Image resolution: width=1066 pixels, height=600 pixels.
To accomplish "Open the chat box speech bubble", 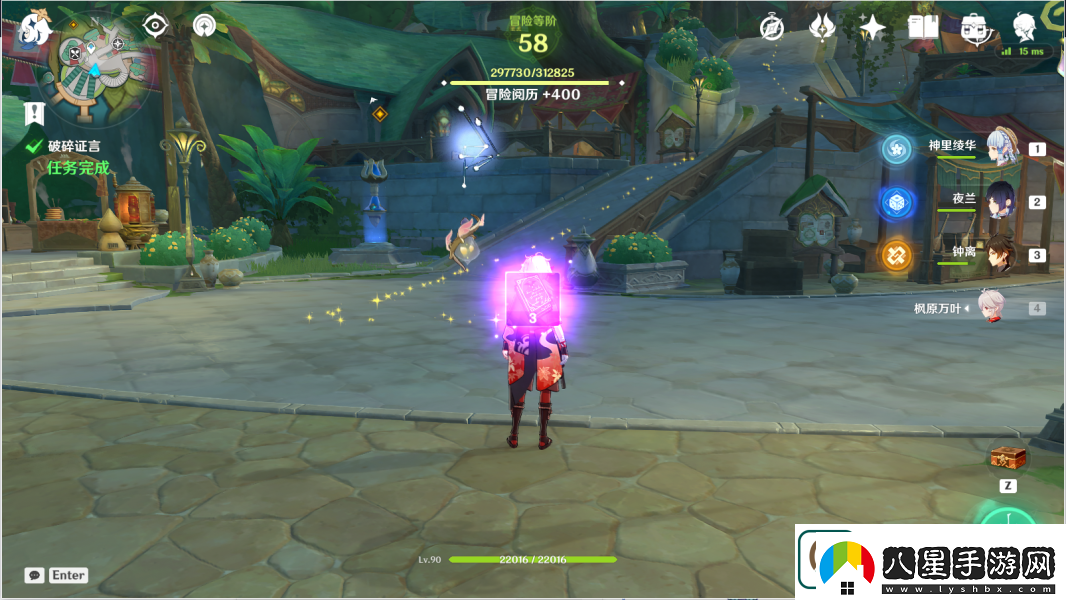I will [35, 575].
